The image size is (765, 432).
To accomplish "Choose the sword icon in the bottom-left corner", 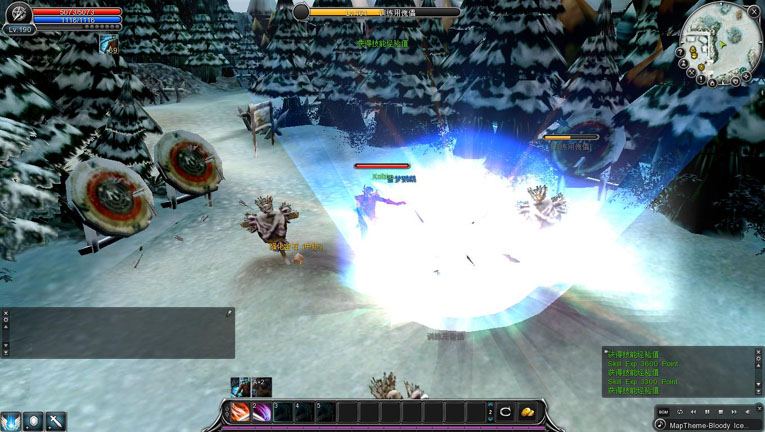I will 56,421.
